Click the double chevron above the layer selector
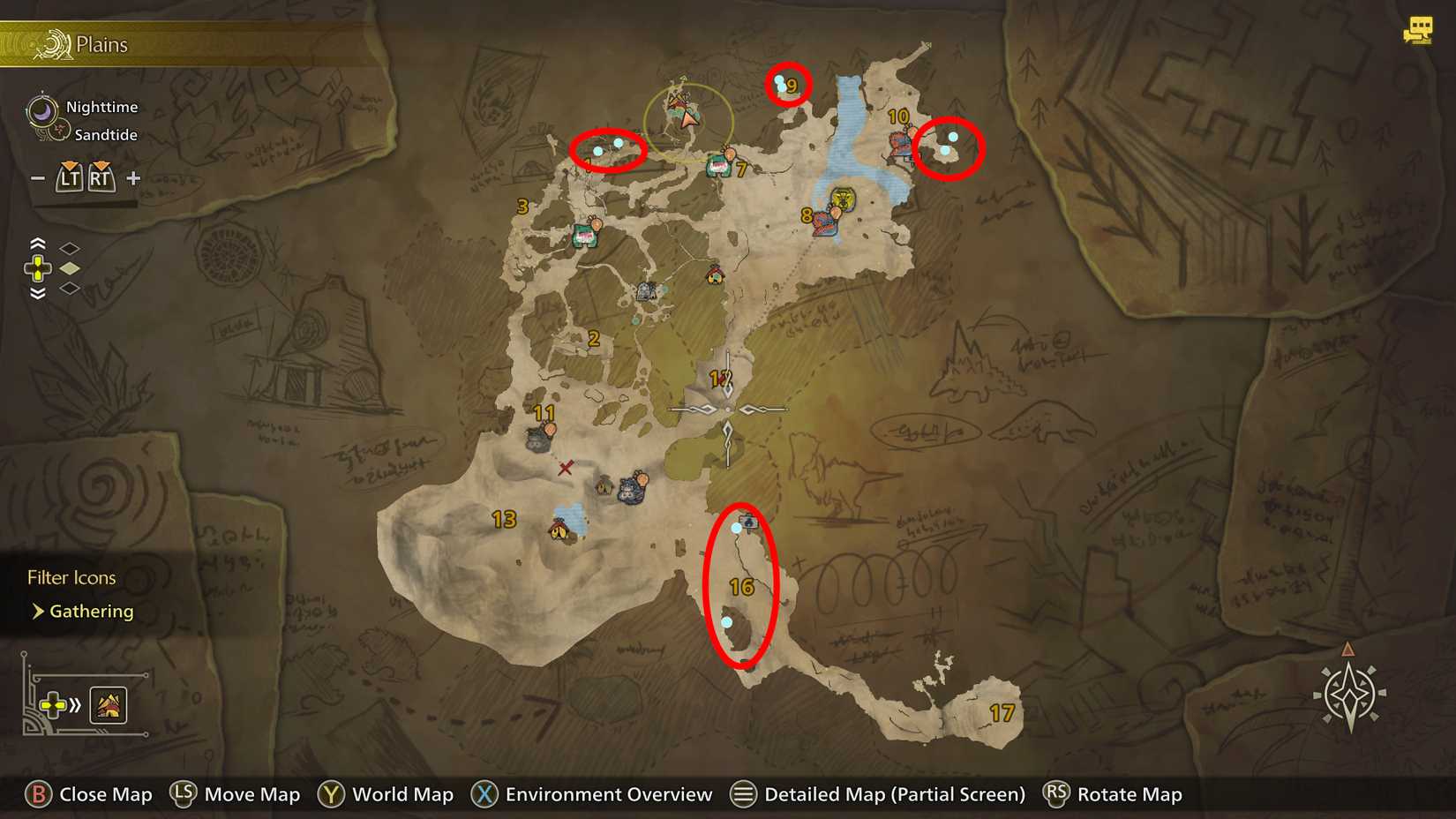1456x819 pixels. pos(37,245)
